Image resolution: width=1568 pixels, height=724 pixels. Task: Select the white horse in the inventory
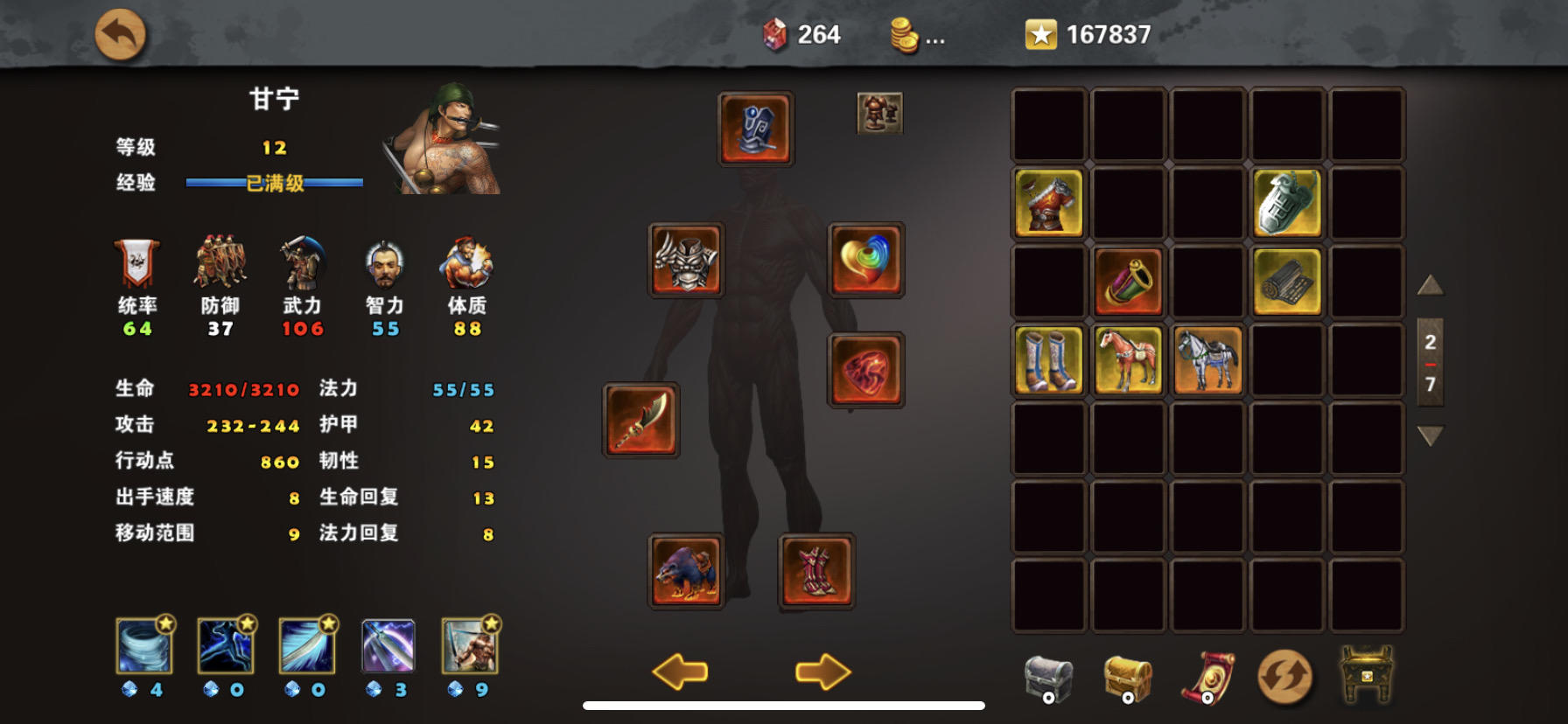(x=1207, y=361)
